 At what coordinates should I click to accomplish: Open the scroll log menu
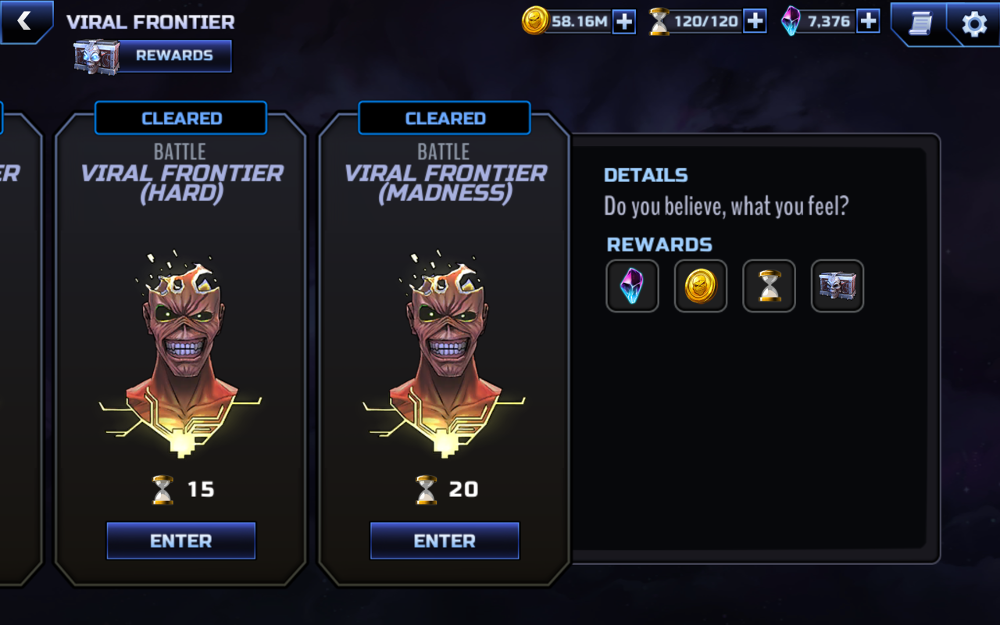[x=920, y=23]
